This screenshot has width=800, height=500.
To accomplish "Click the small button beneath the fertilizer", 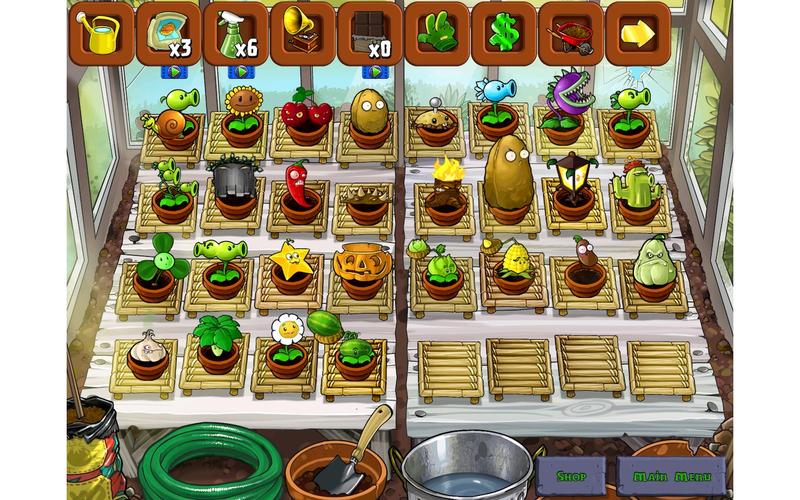I will [x=175, y=72].
